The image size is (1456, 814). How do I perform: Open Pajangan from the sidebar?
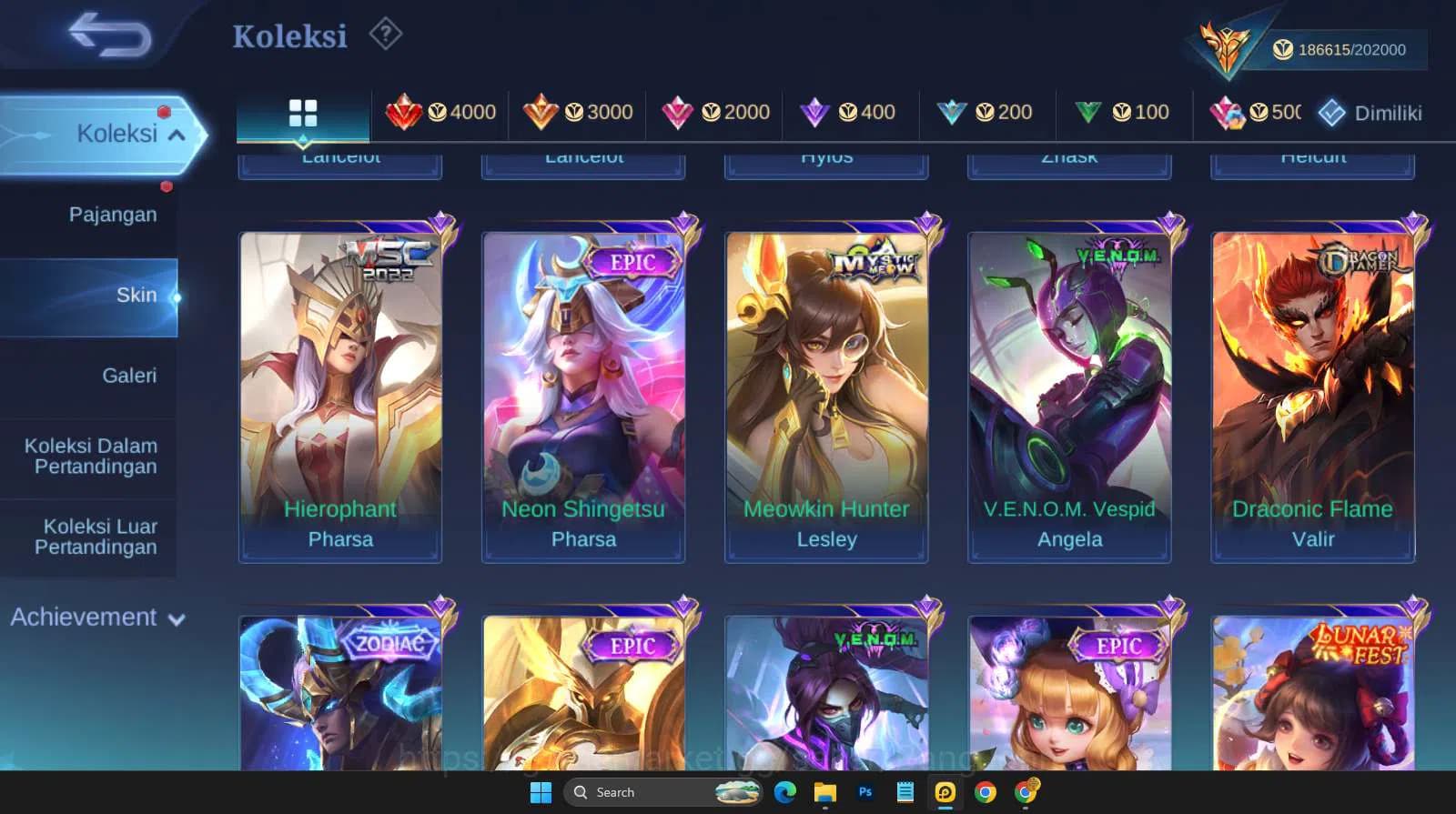(112, 215)
